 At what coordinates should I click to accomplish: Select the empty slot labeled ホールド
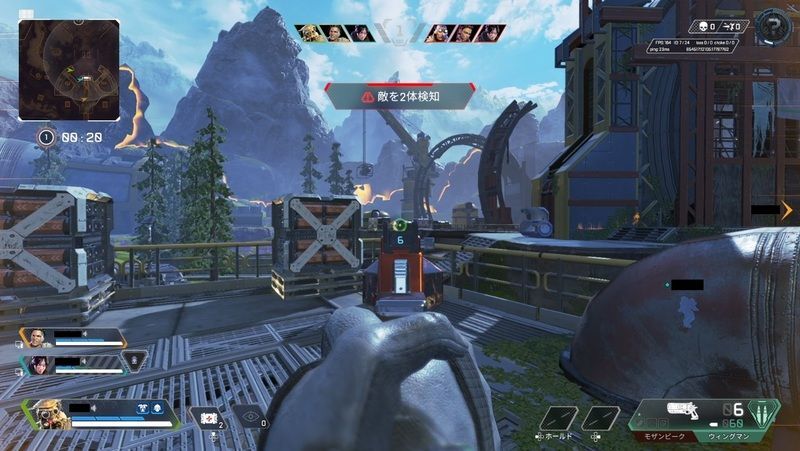pos(560,418)
